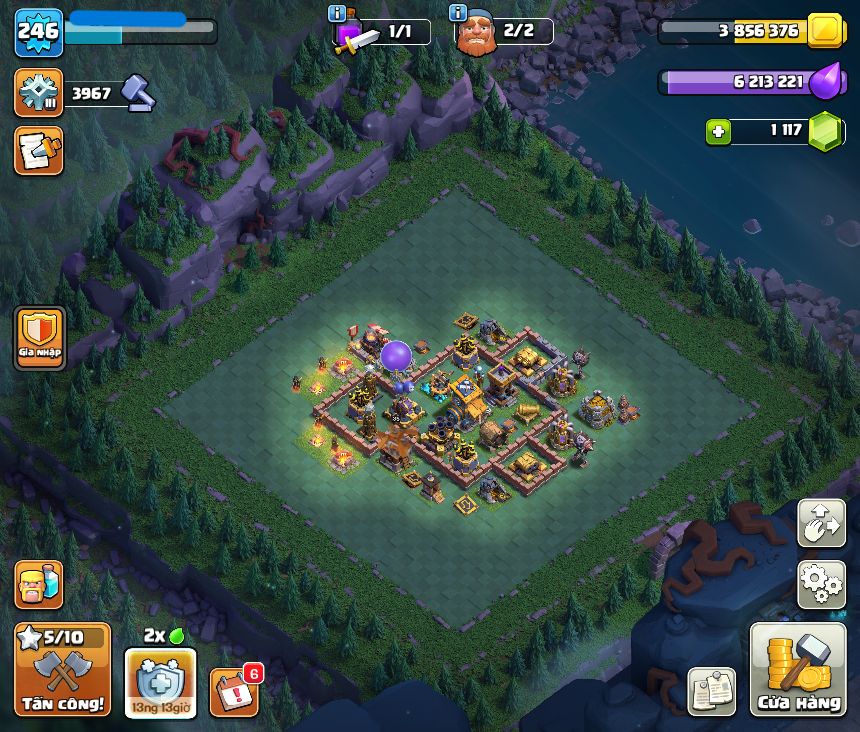Show info for the 2/2 master builder

(x=458, y=13)
